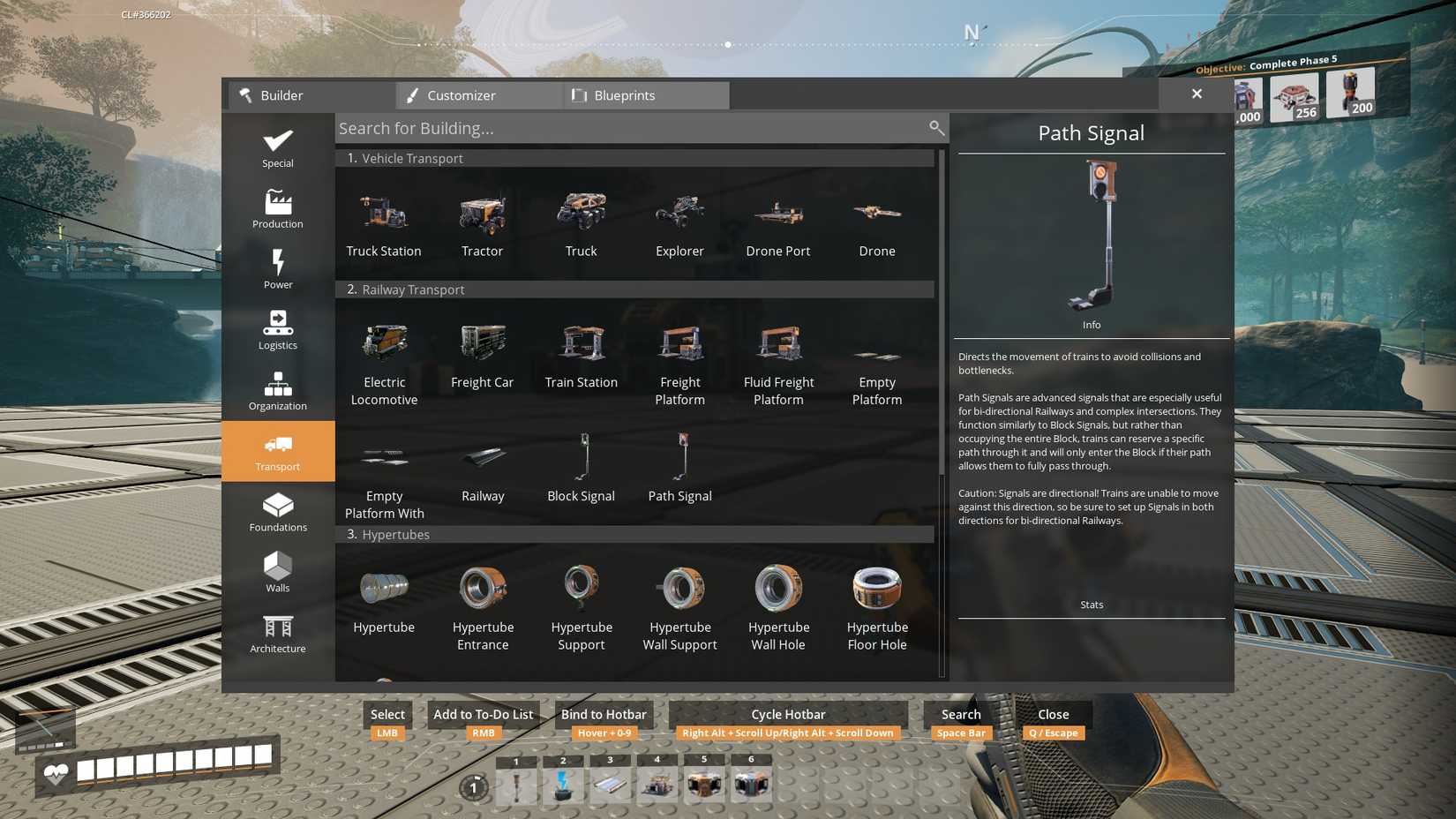Collapse the Hypertubes section
The image size is (1456, 819).
click(x=635, y=534)
